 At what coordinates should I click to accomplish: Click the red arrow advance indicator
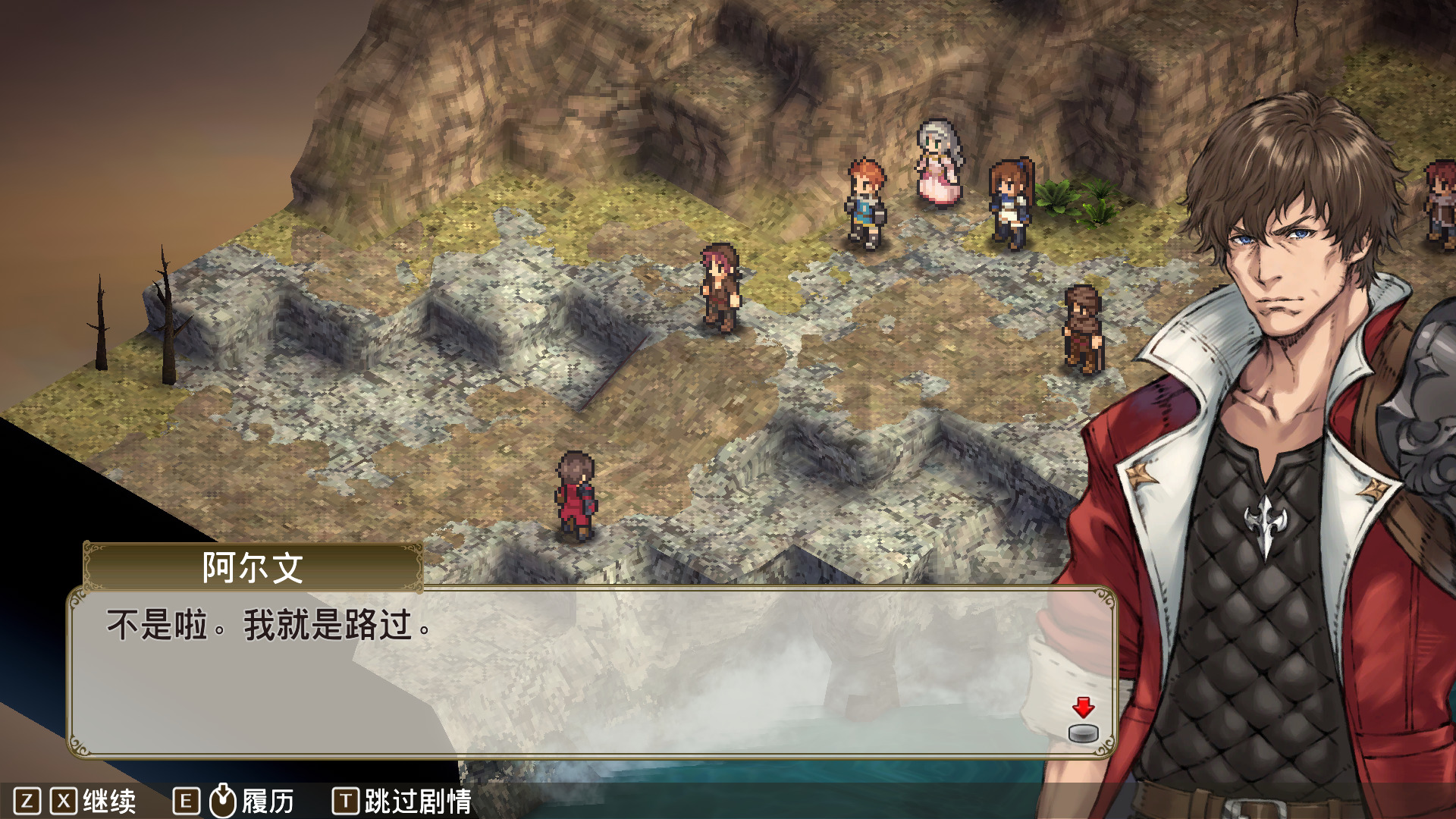click(1083, 708)
